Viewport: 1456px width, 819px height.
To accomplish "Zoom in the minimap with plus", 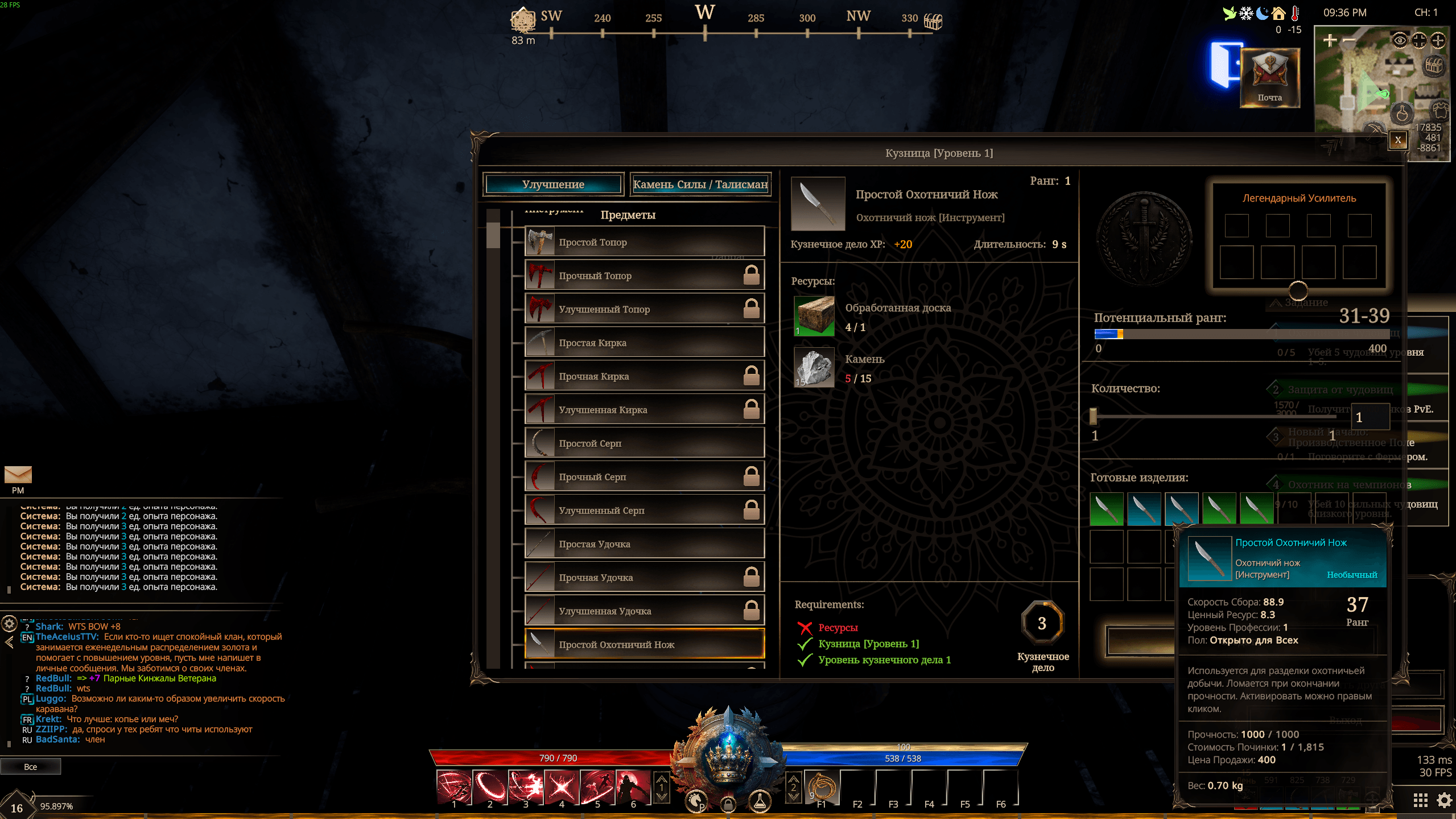I will pos(1330,40).
